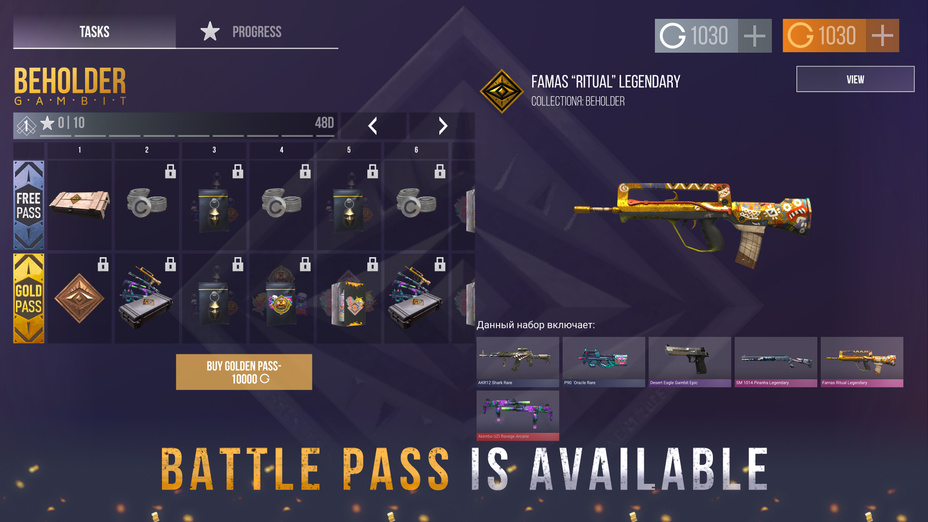Image resolution: width=928 pixels, height=522 pixels.
Task: Add more silver G currency
Action: point(755,36)
